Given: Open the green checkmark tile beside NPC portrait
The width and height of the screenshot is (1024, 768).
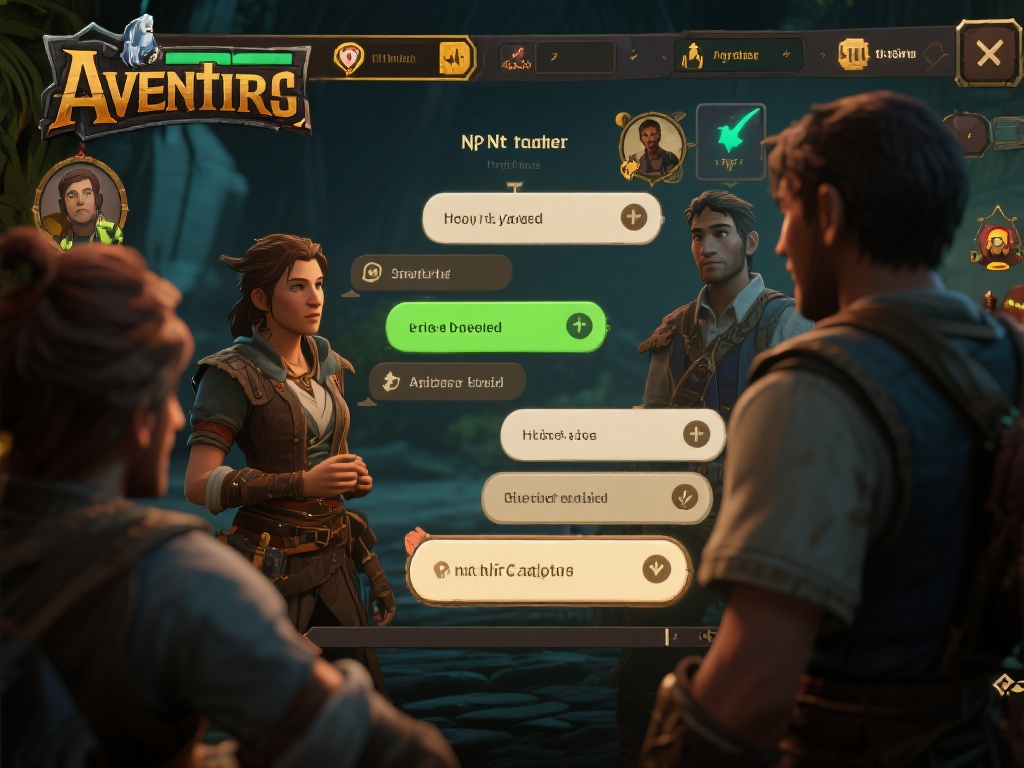Looking at the screenshot, I should point(730,141).
